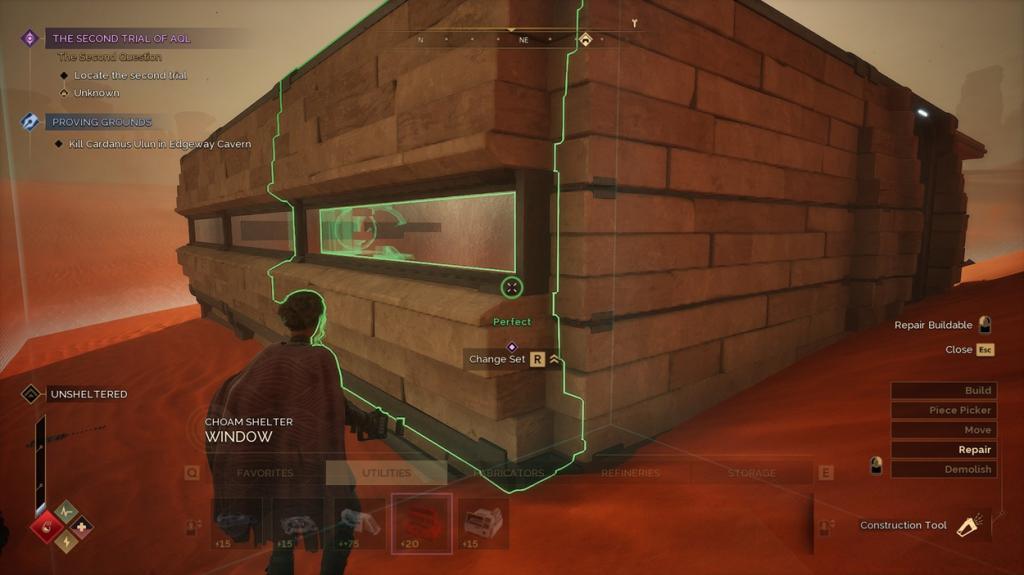The height and width of the screenshot is (575, 1024).
Task: Switch to Move mode
Action: point(943,430)
